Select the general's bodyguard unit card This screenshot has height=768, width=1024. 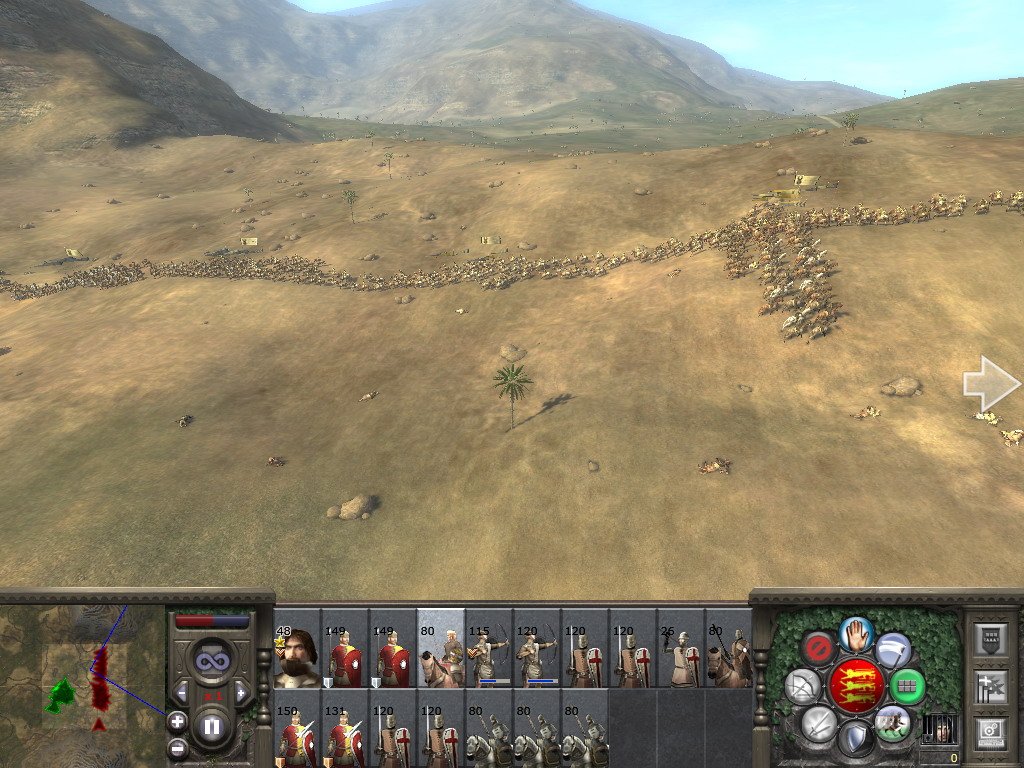[x=297, y=649]
